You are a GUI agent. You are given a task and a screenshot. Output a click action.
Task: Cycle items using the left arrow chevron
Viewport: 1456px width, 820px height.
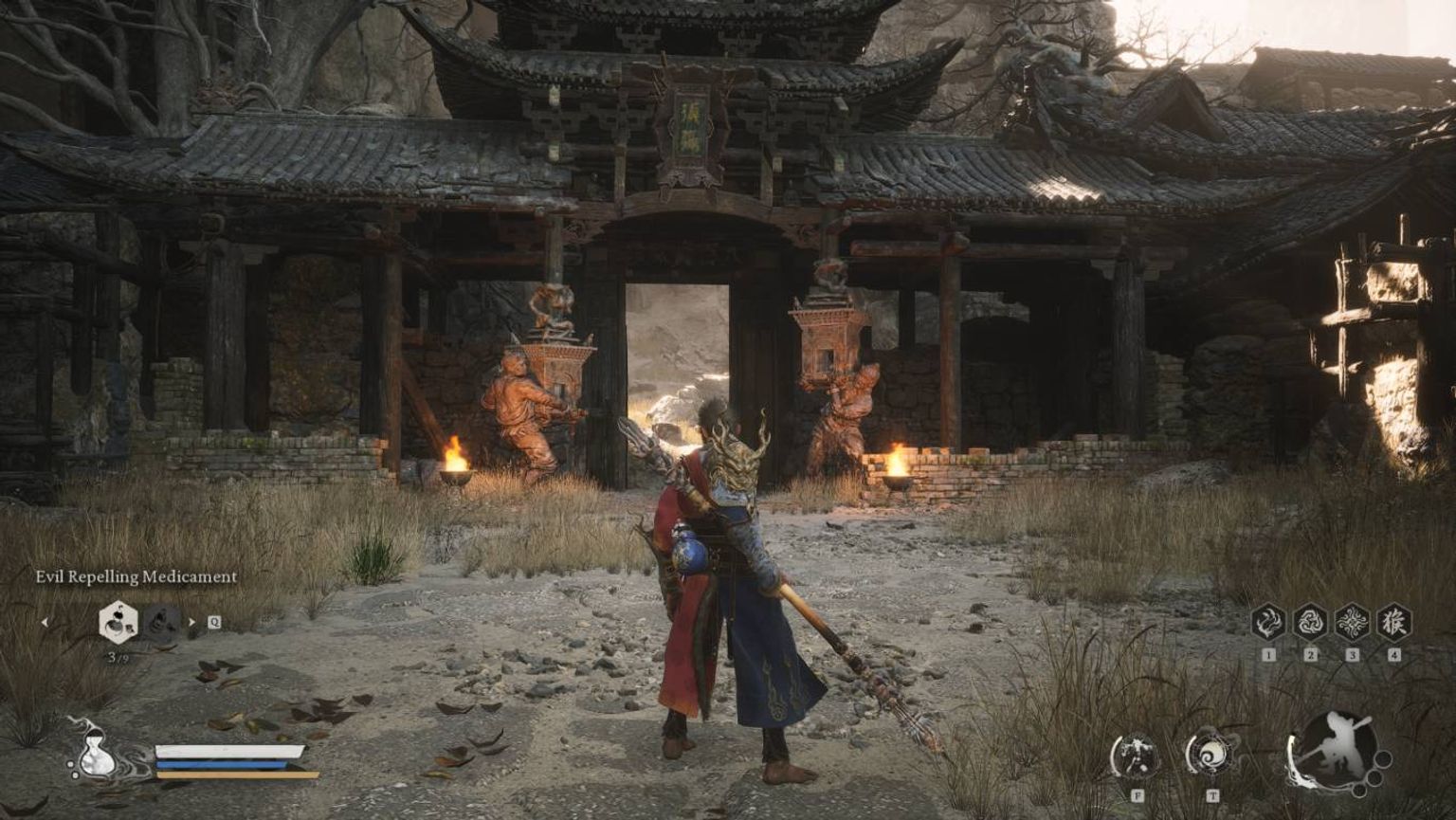tap(45, 621)
